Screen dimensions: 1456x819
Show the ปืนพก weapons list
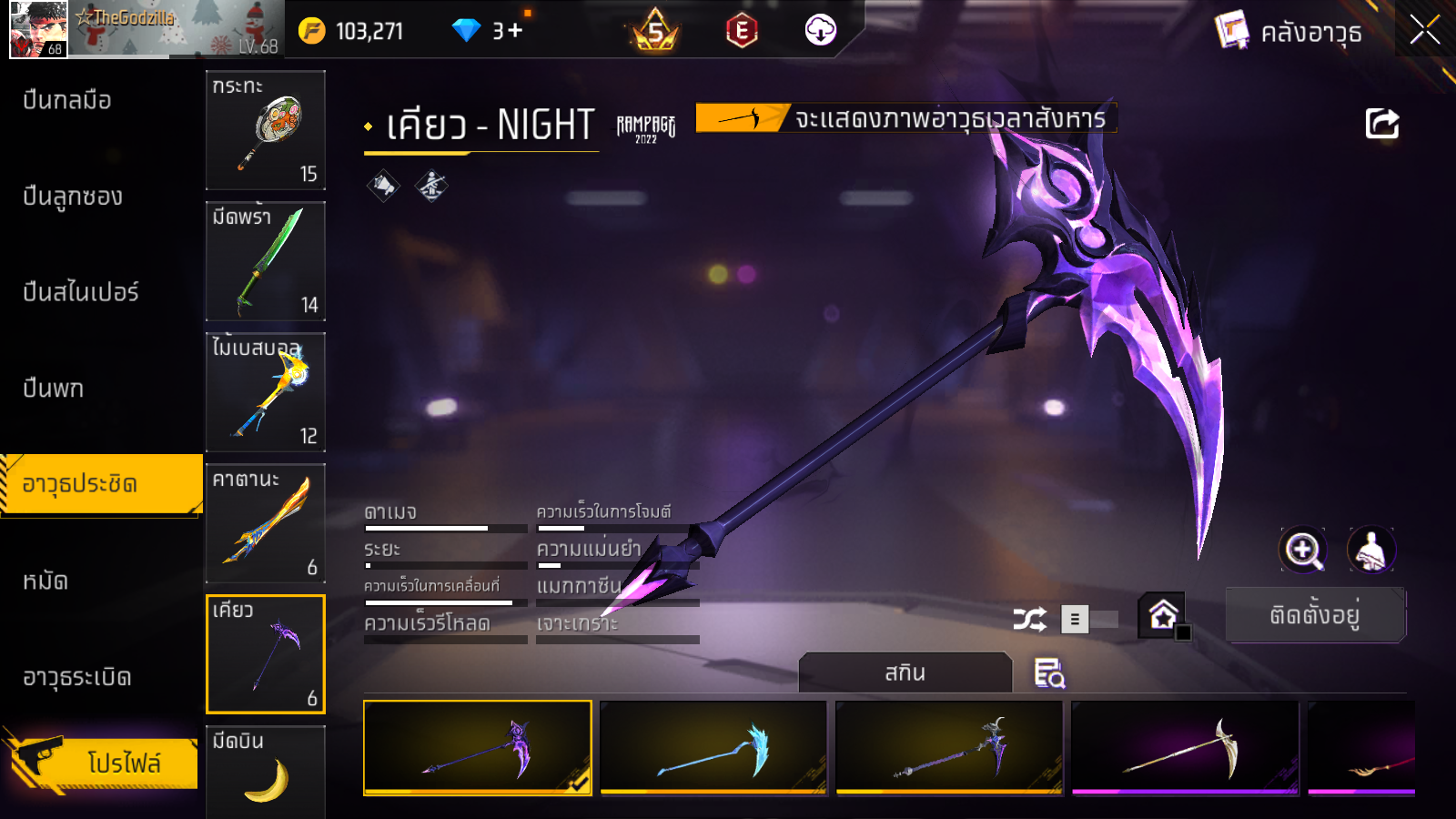click(x=54, y=389)
